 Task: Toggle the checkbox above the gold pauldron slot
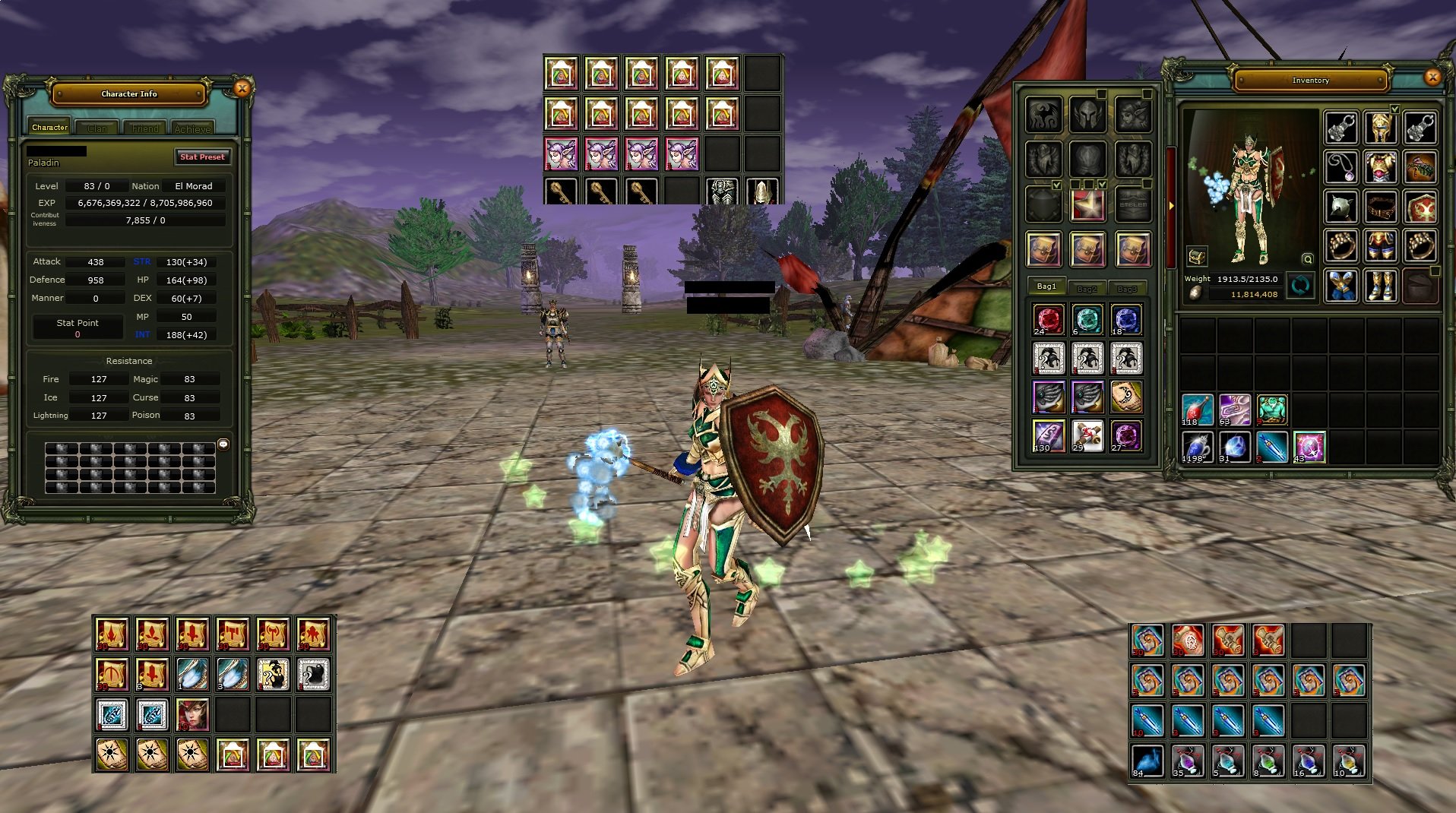(1395, 109)
